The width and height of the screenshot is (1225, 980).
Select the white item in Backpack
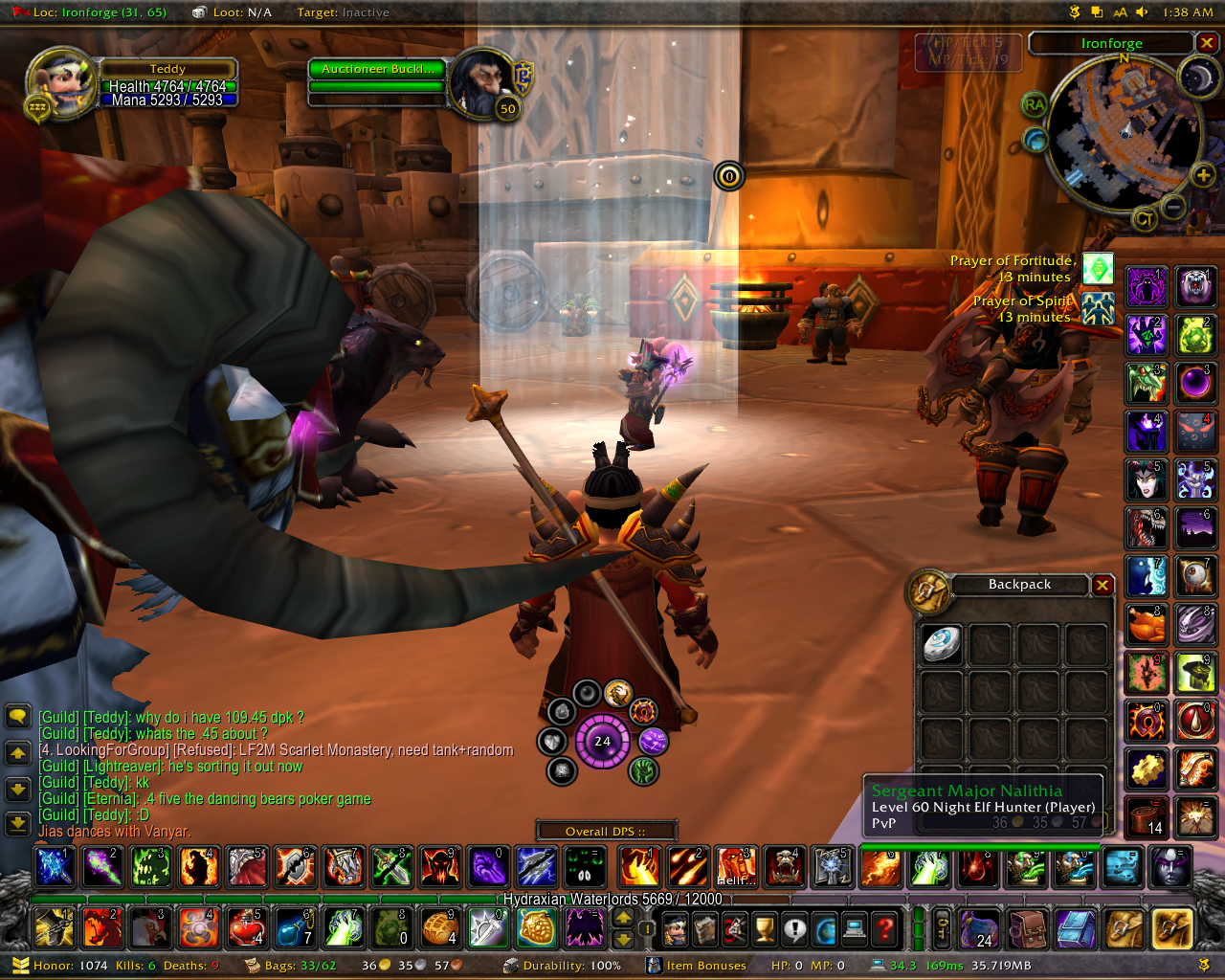click(x=942, y=644)
